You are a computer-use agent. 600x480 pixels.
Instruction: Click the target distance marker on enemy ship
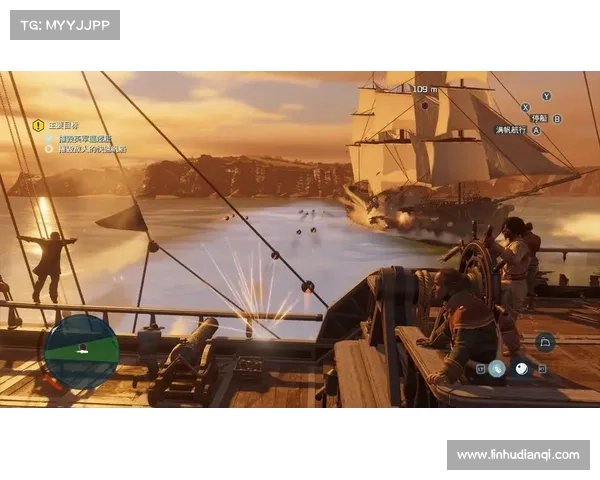click(425, 90)
